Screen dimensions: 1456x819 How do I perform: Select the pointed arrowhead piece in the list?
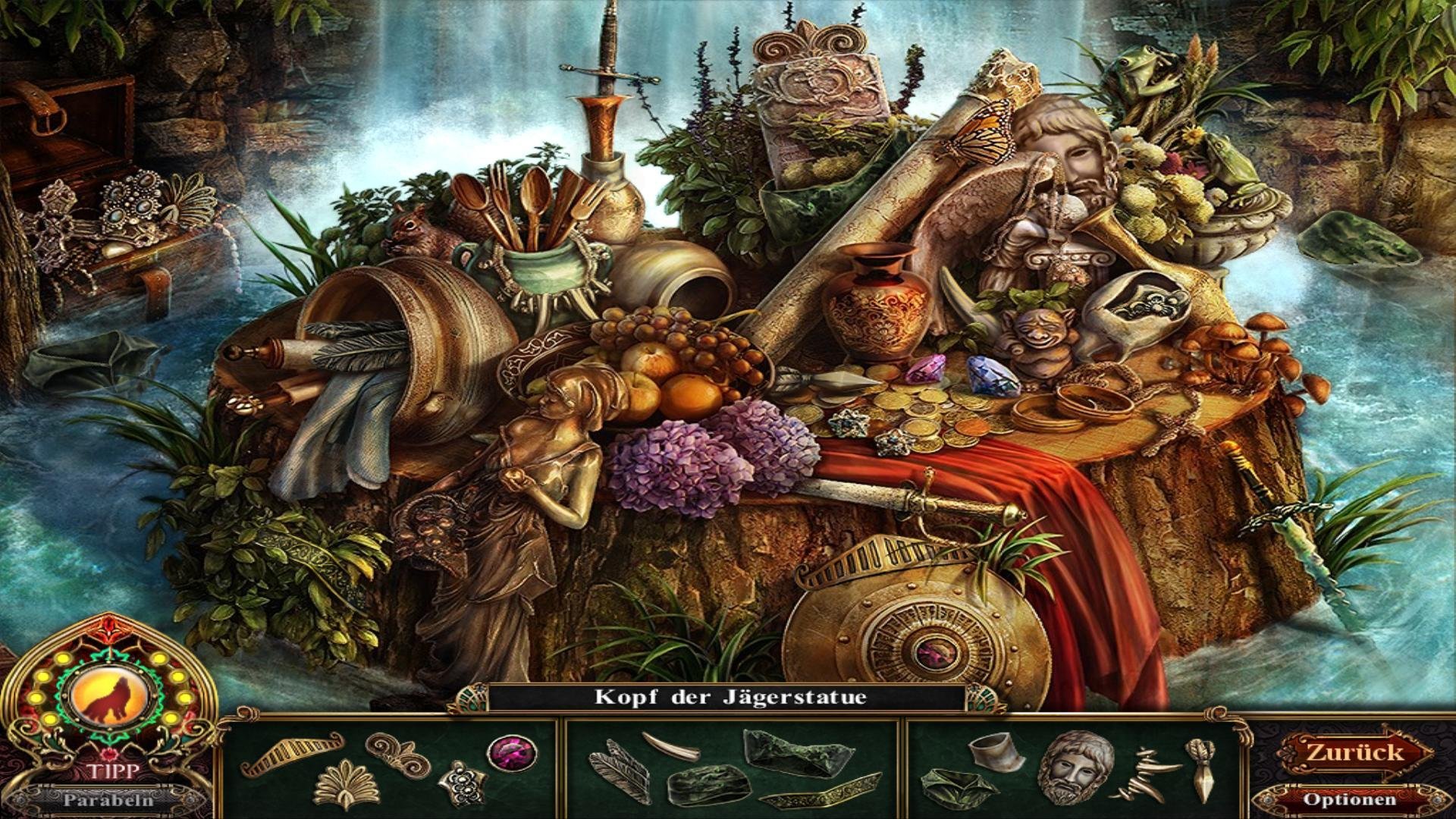pos(1202,770)
